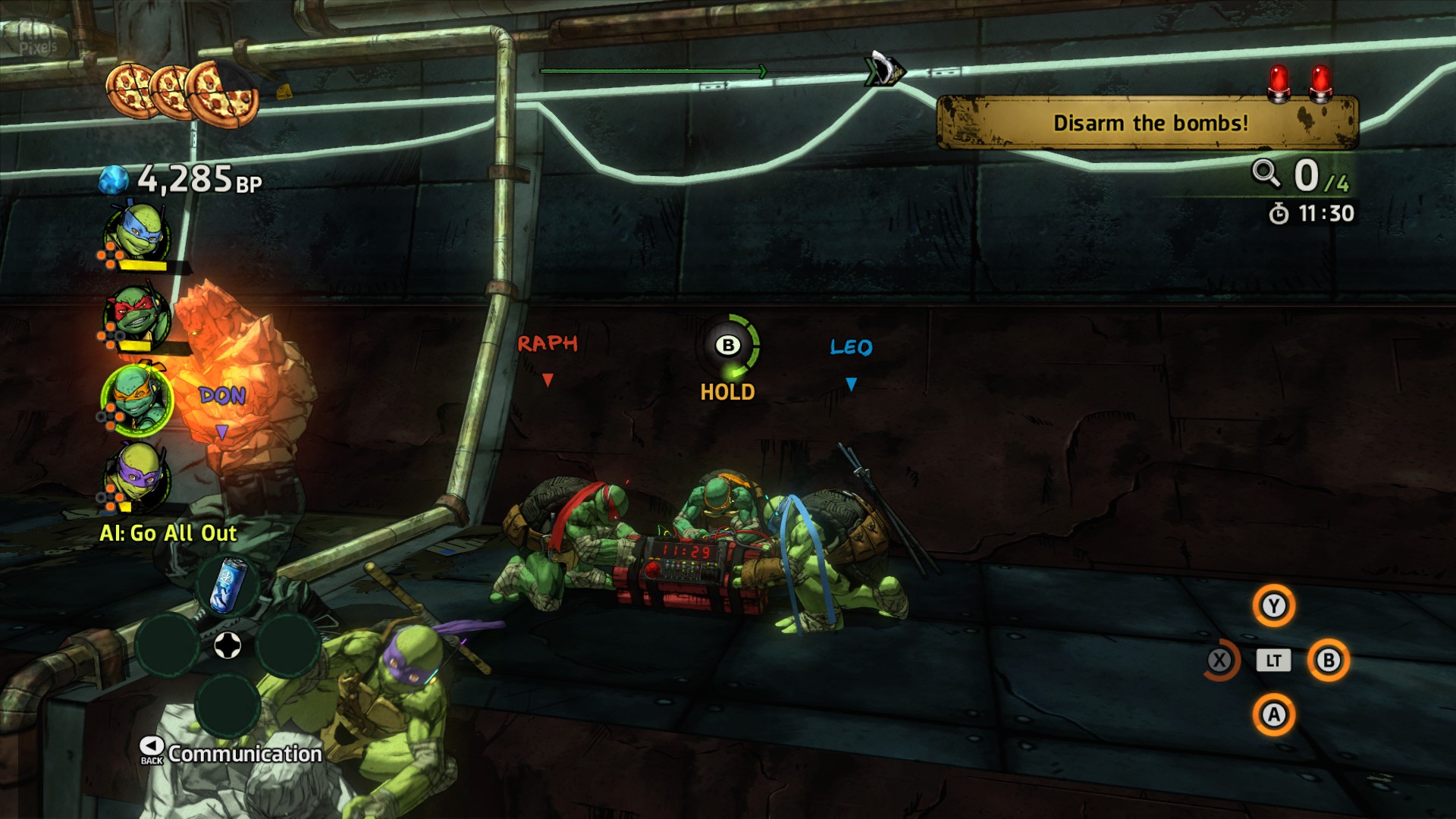Select Leonardo's blue-masked portrait
The height and width of the screenshot is (819, 1456).
pyautogui.click(x=137, y=232)
